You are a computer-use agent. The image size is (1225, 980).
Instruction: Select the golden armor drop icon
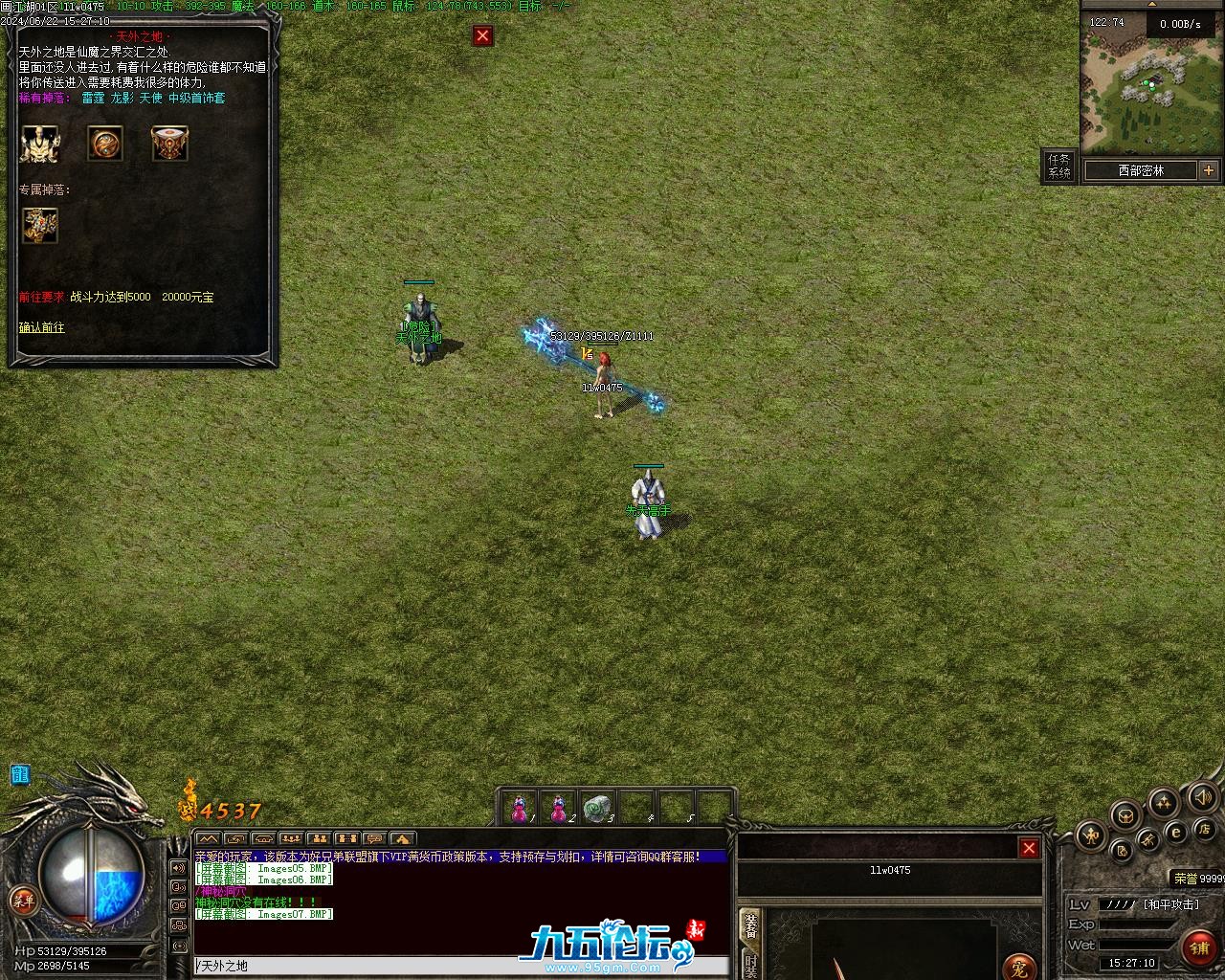(x=39, y=144)
